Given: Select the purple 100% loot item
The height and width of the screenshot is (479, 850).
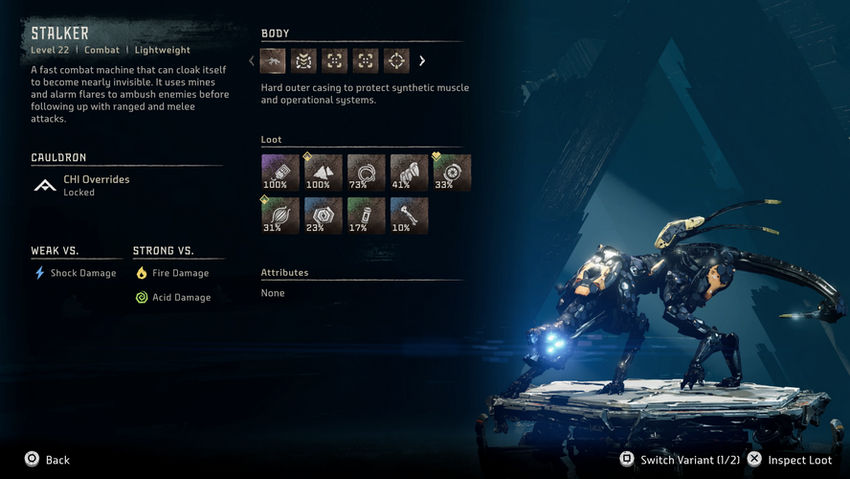Looking at the screenshot, I should tap(280, 172).
